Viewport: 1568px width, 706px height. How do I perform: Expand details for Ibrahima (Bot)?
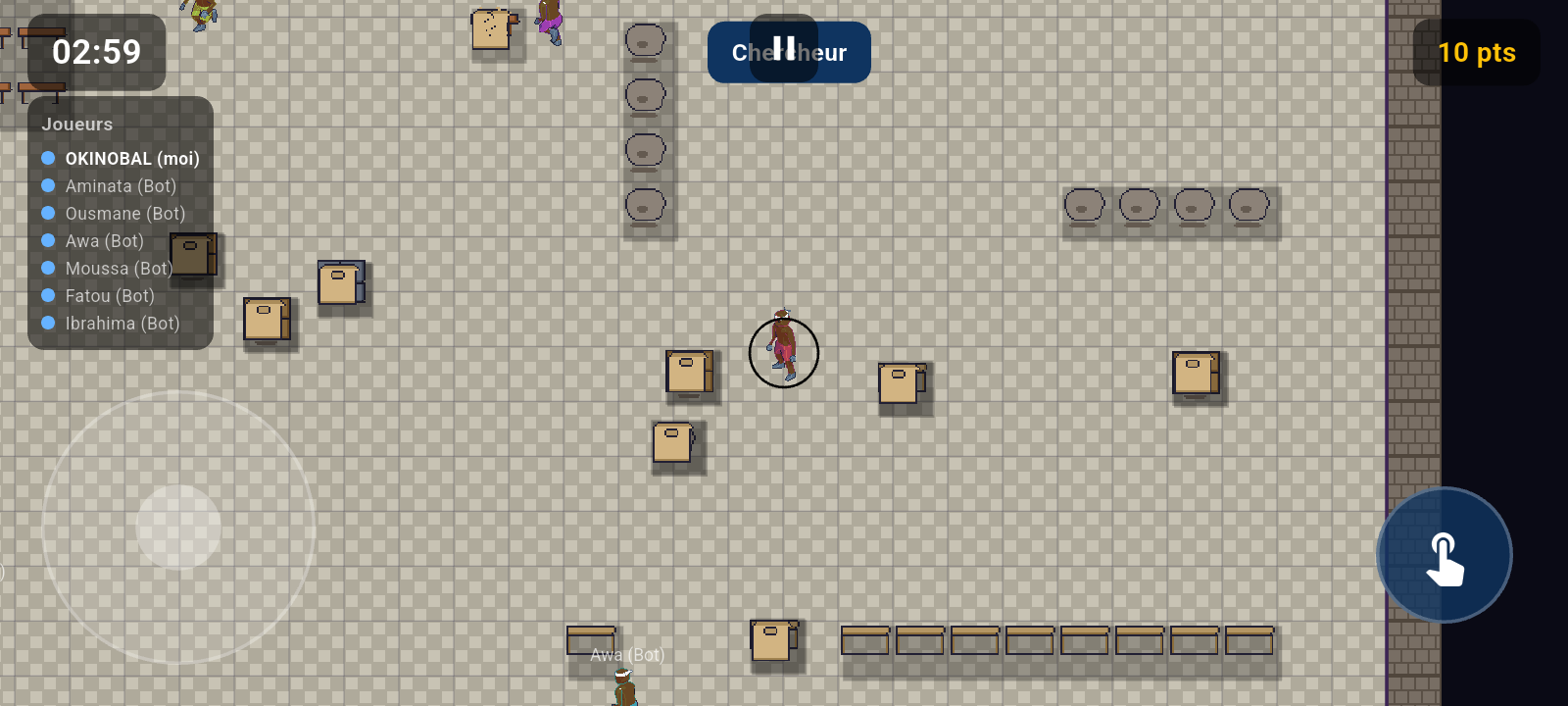point(122,323)
